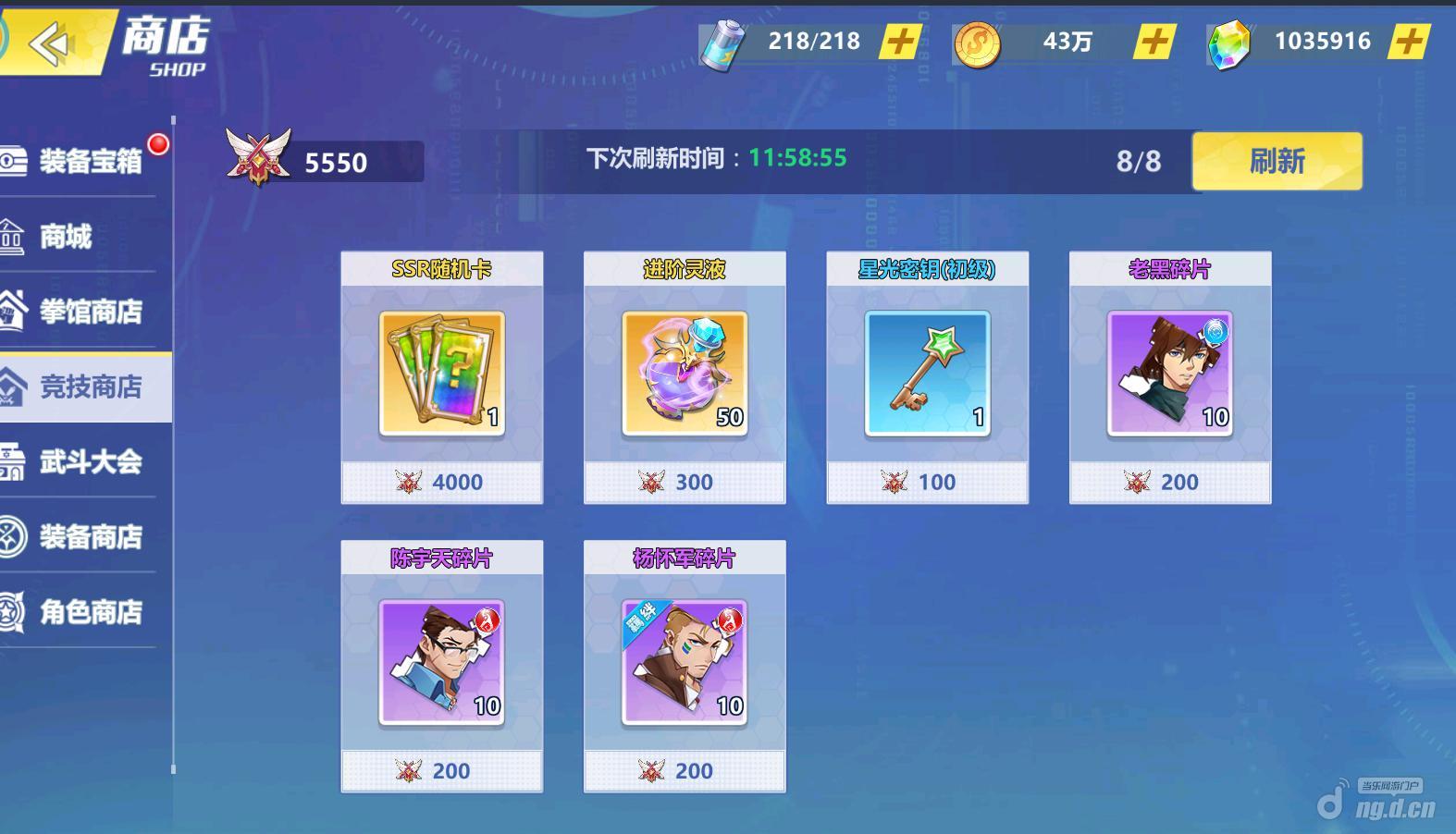
Task: Refresh the shop with the 刷新 button
Action: coord(1277,161)
